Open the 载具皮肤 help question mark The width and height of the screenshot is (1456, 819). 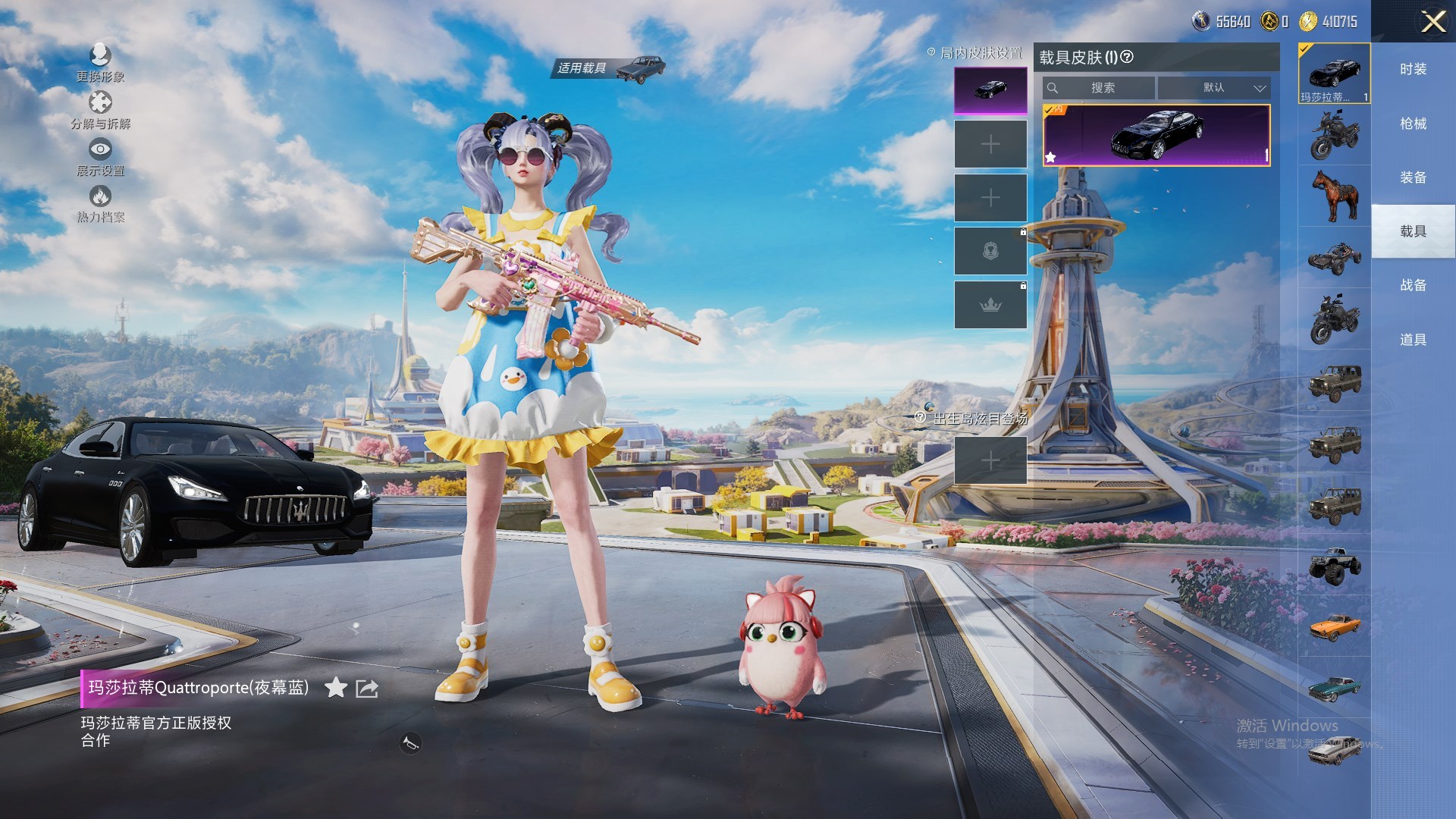click(x=1127, y=57)
